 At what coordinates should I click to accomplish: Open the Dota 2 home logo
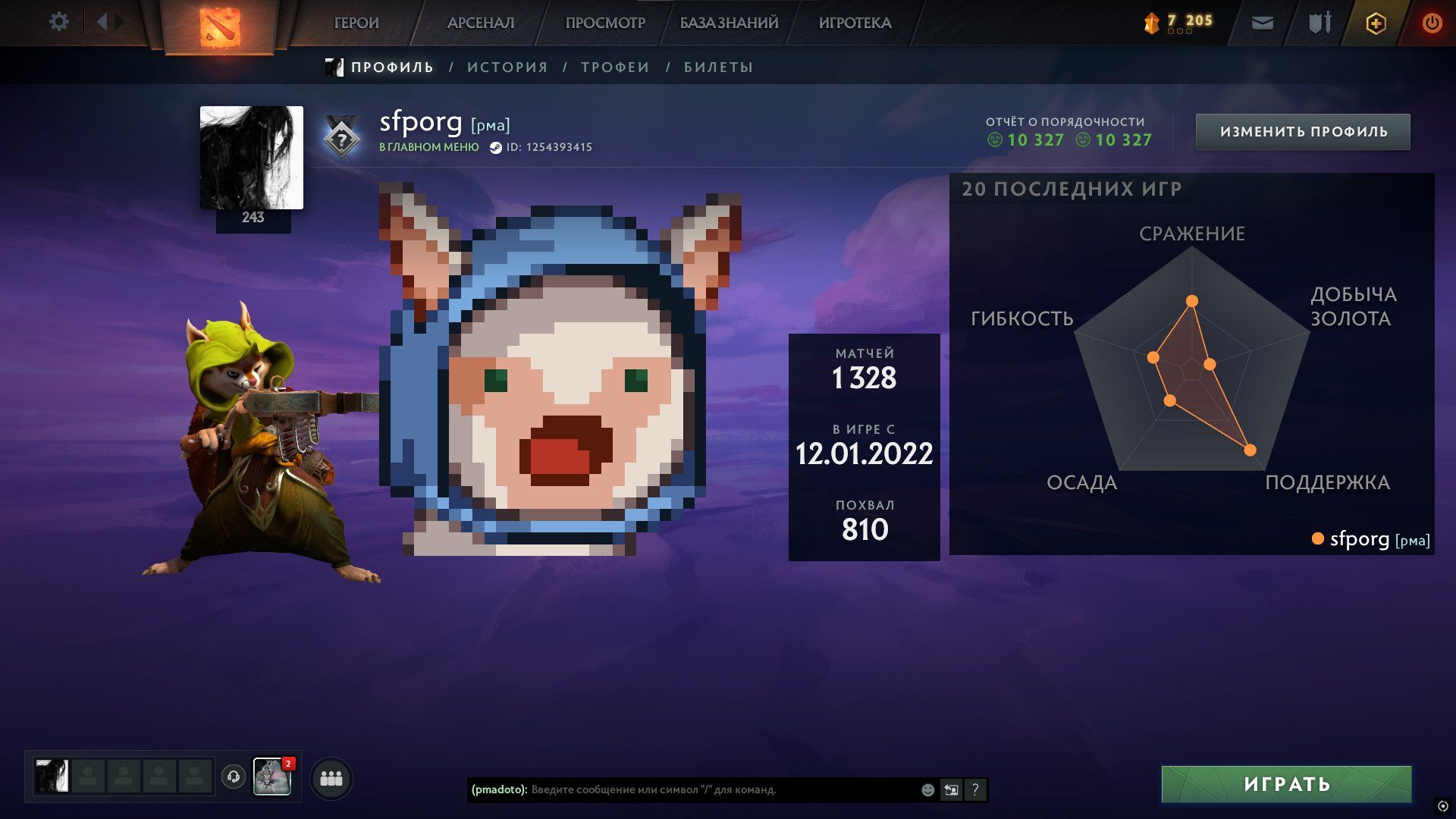(x=220, y=27)
